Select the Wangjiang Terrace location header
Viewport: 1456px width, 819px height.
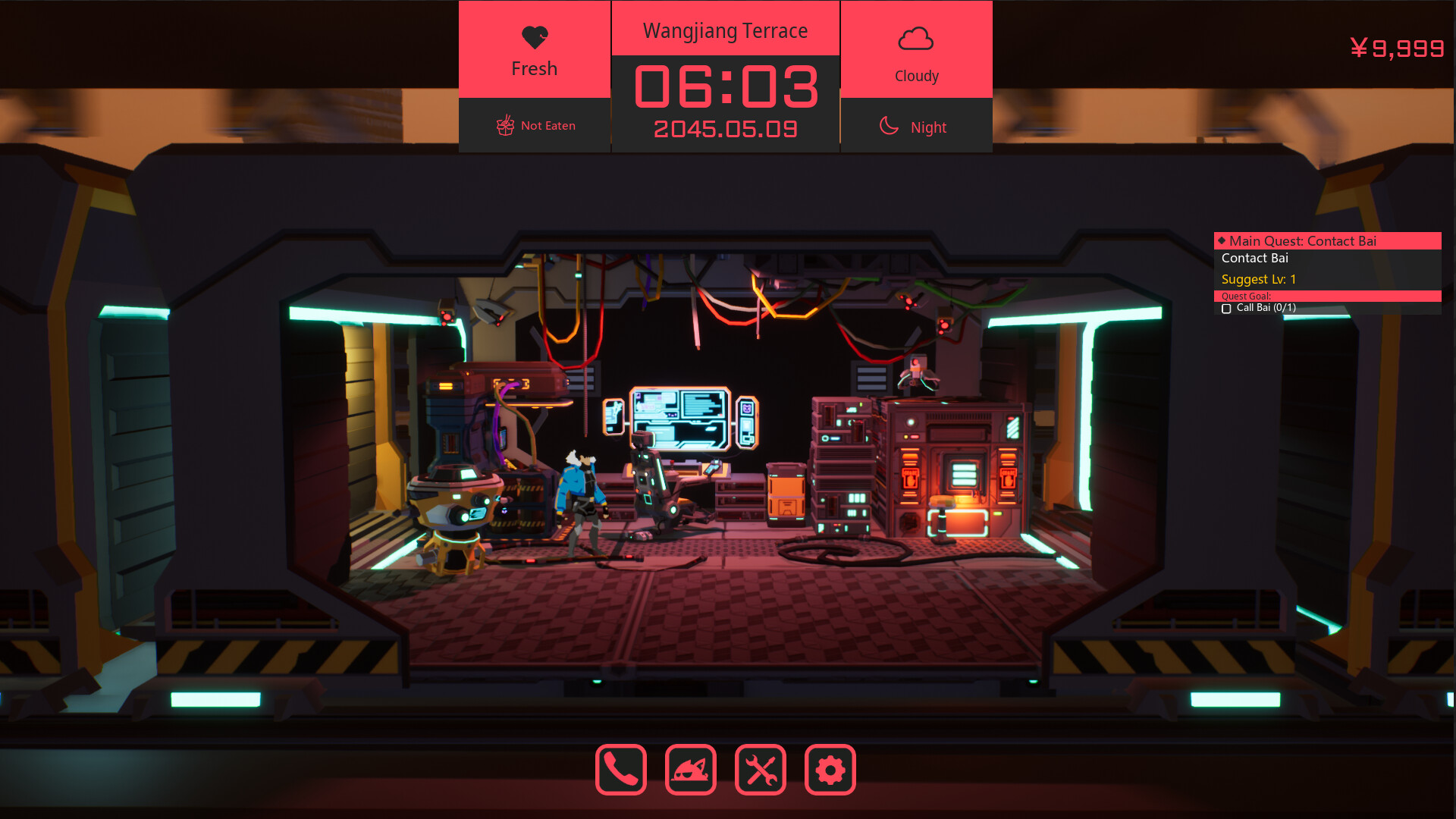click(x=725, y=30)
